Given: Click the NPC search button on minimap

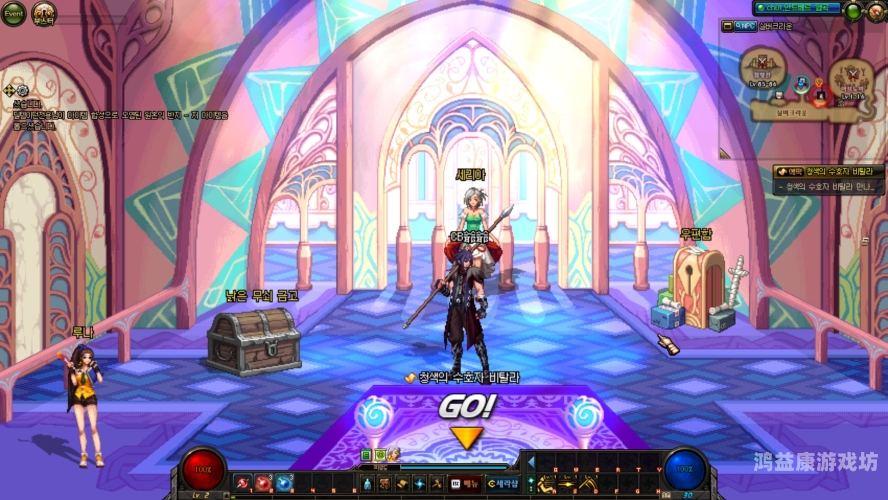Looking at the screenshot, I should [x=746, y=26].
